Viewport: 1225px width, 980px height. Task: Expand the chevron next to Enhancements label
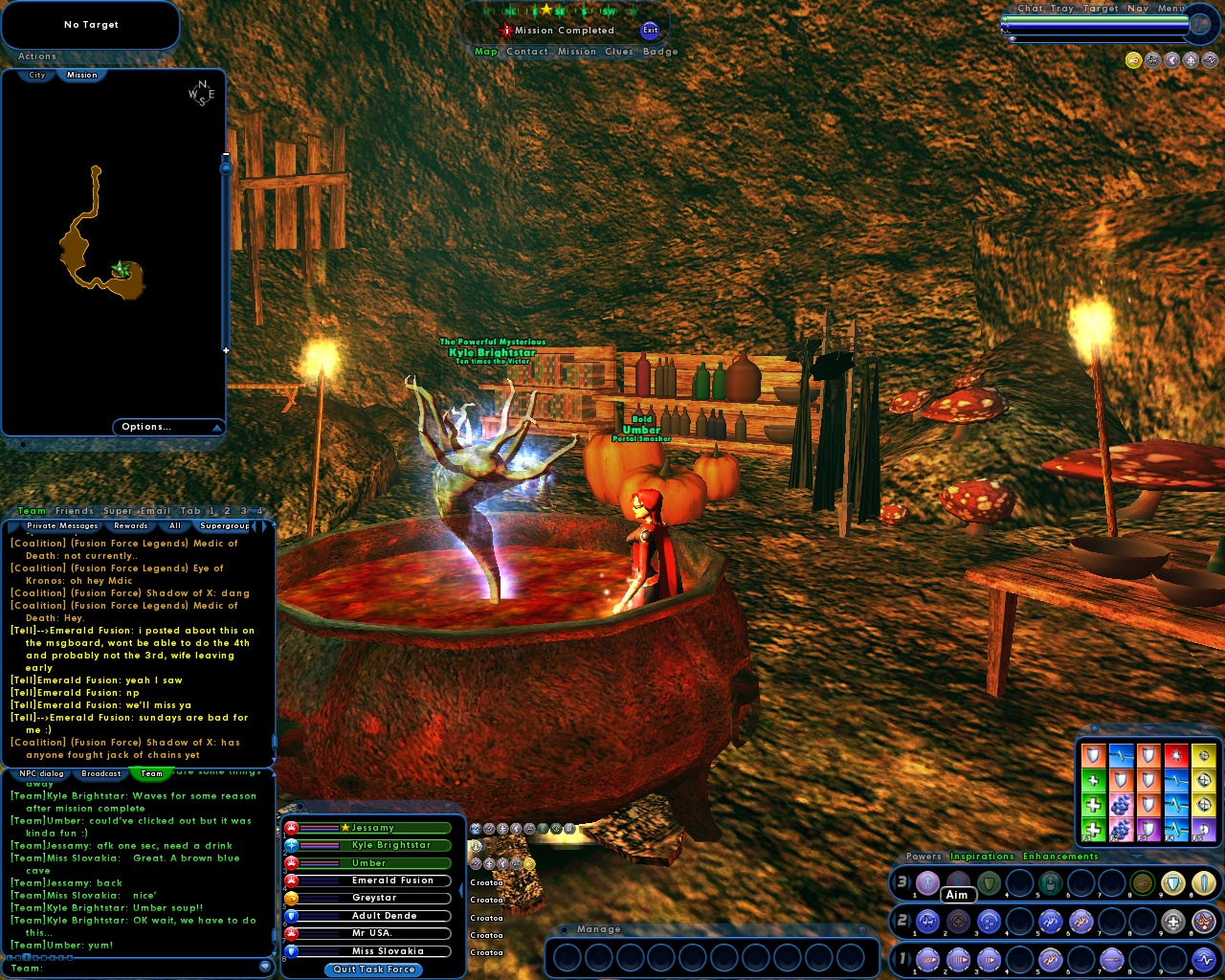click(x=1136, y=856)
